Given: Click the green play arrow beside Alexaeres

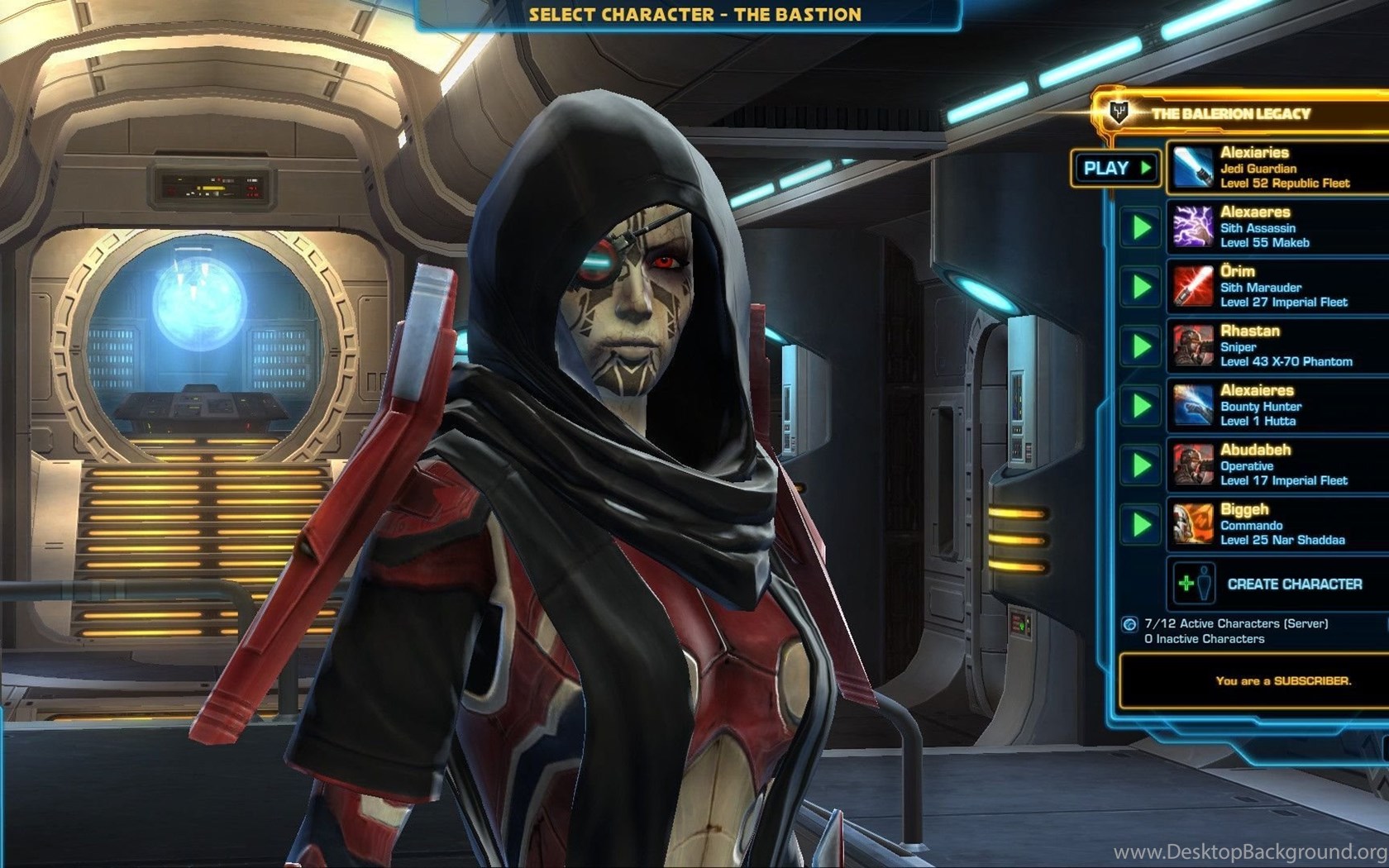Looking at the screenshot, I should [1141, 227].
